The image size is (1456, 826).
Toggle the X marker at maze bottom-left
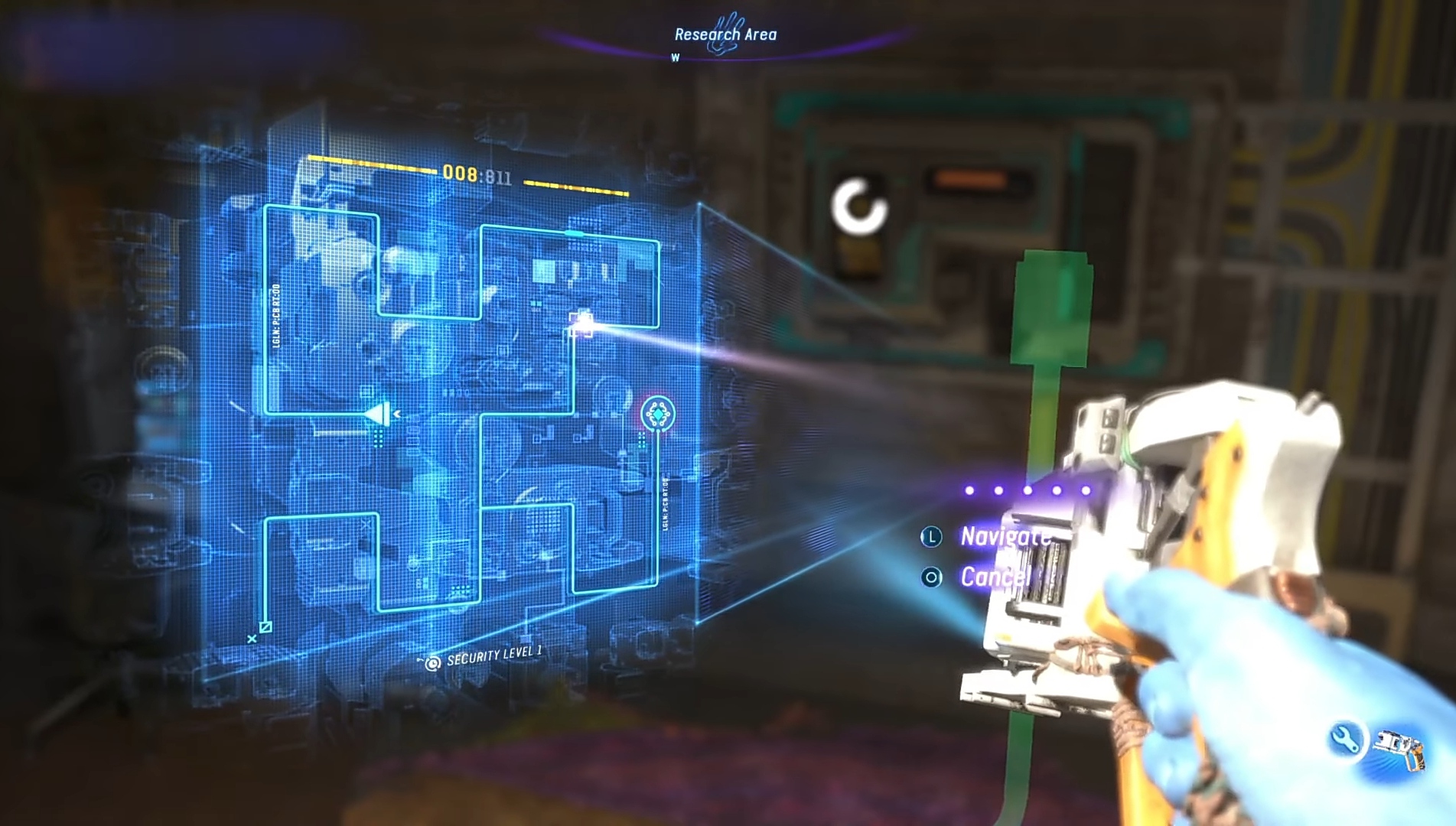pos(252,639)
